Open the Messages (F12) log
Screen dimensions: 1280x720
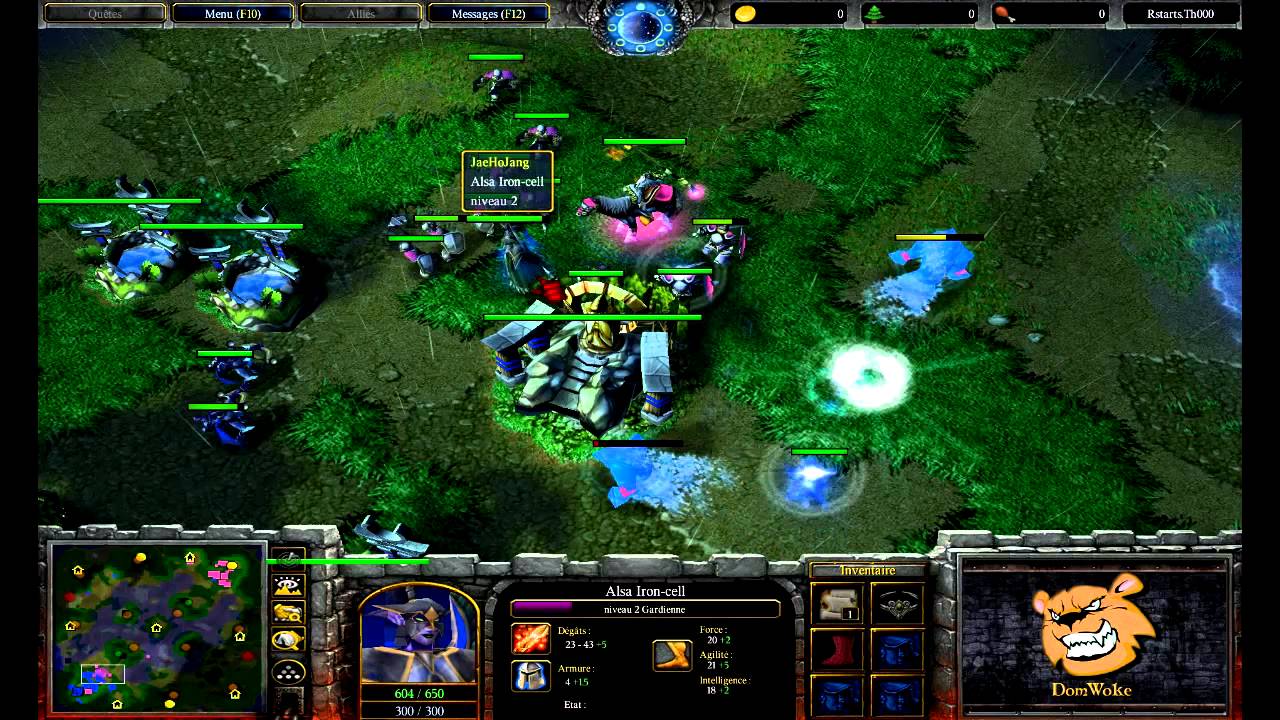[x=488, y=14]
